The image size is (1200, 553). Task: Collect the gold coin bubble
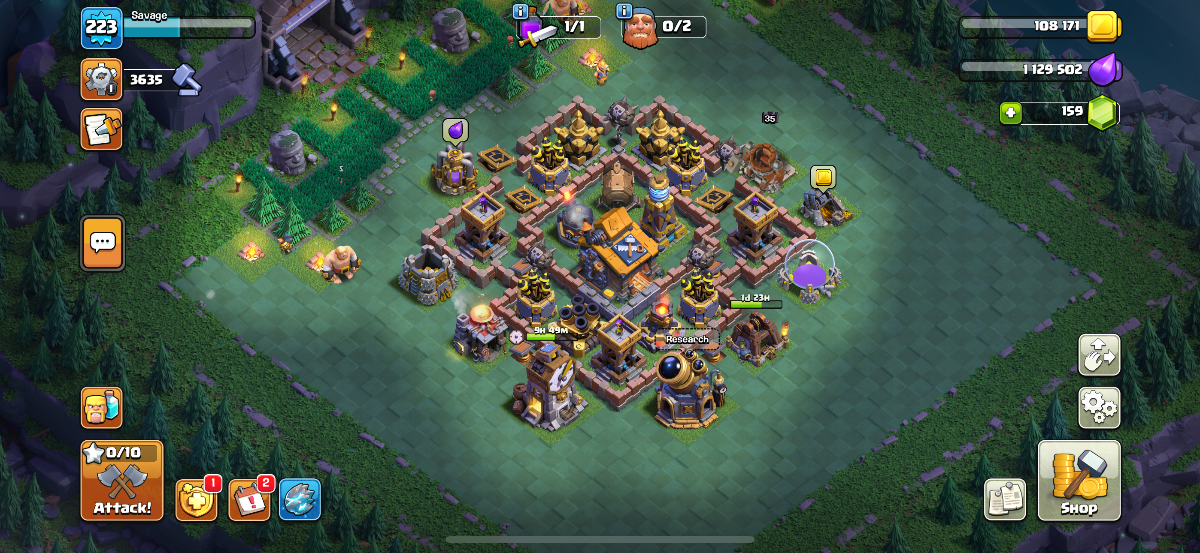pyautogui.click(x=823, y=178)
